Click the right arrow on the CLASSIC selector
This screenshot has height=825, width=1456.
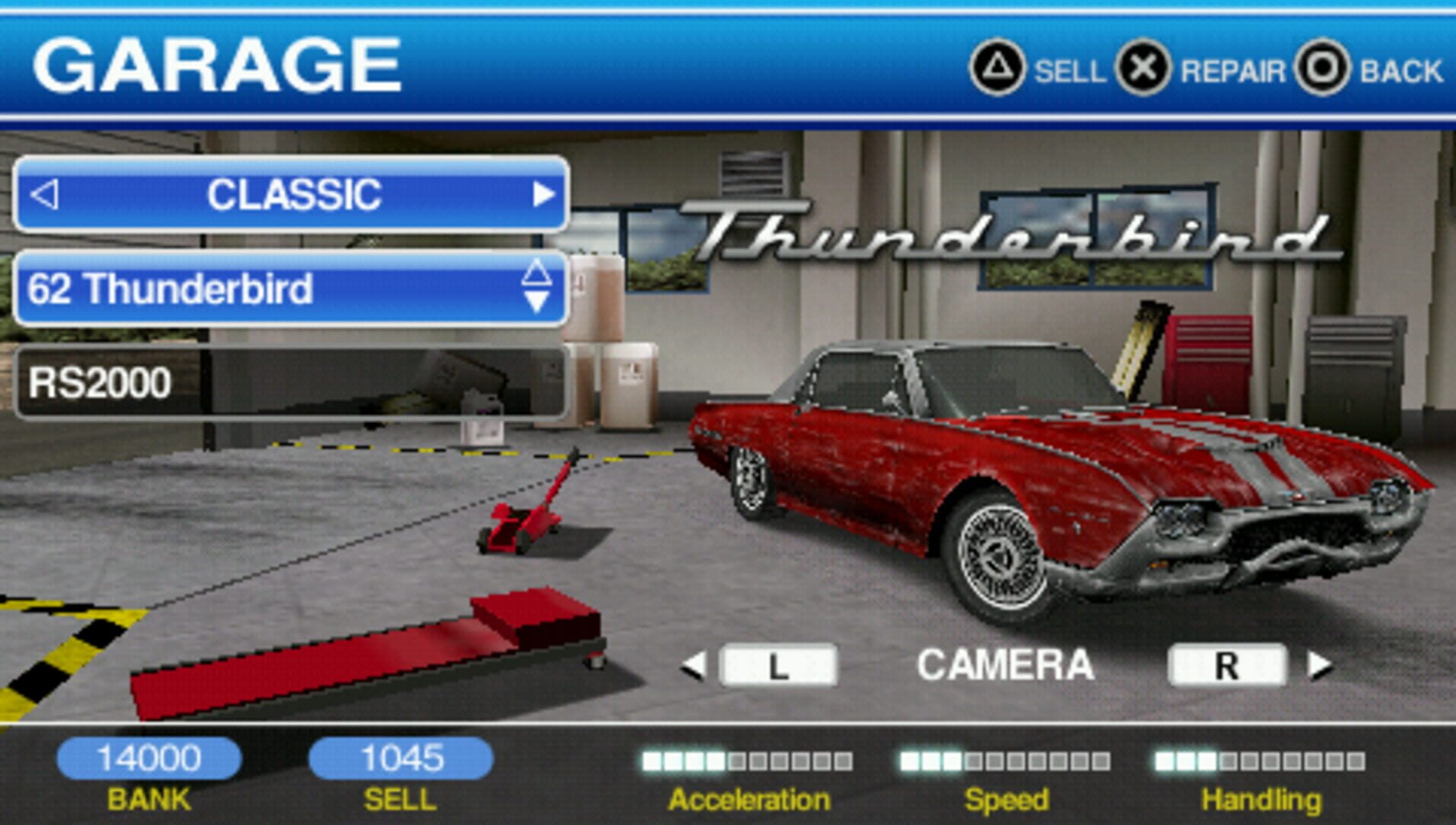tap(545, 194)
